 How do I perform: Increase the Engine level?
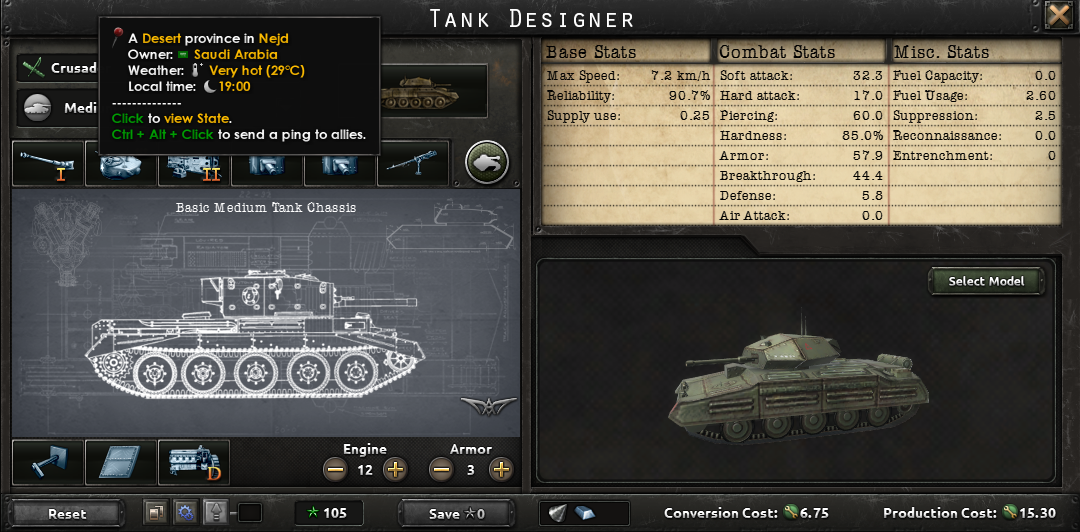[x=395, y=468]
